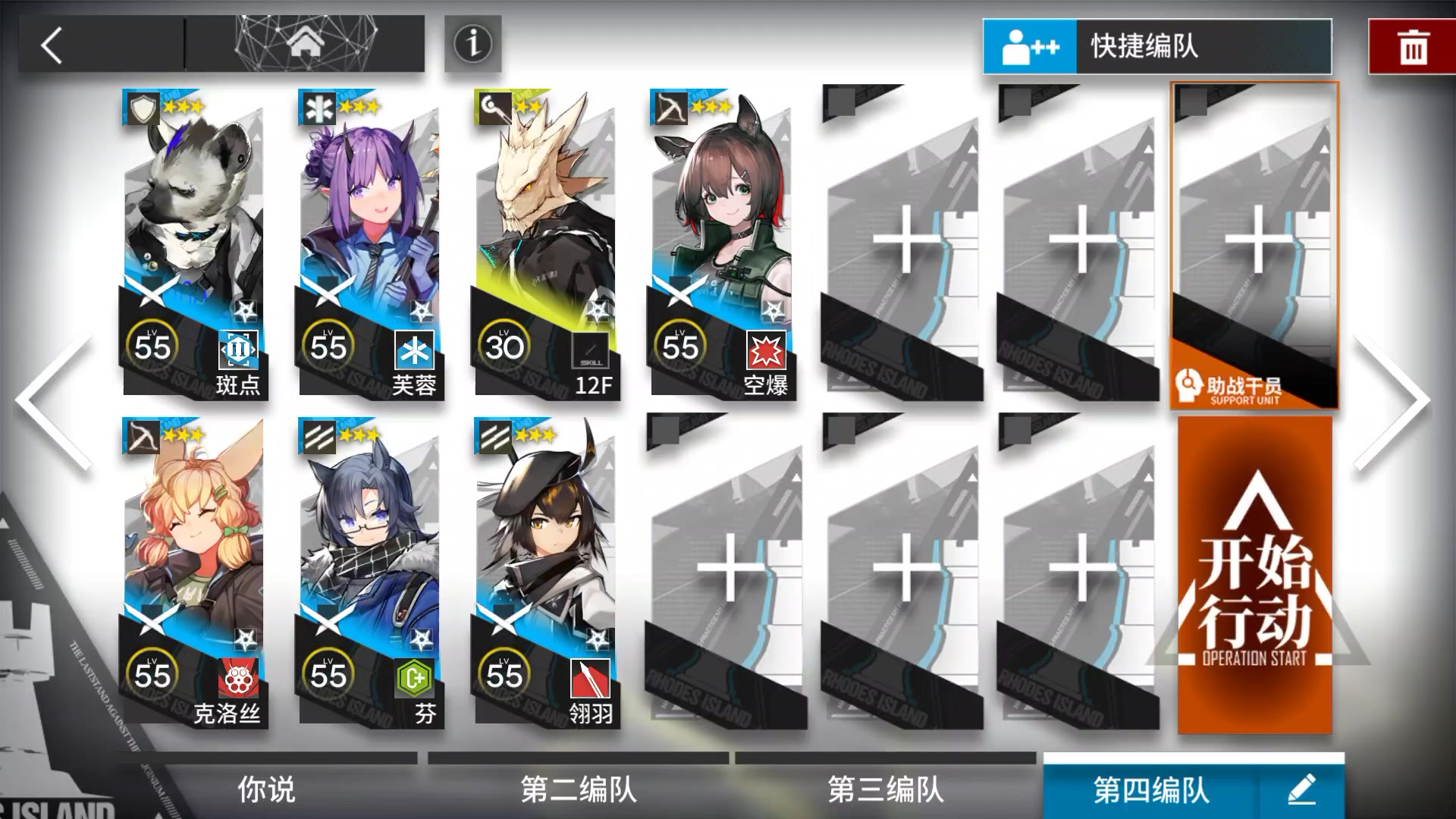Image resolution: width=1456 pixels, height=819 pixels.
Task: Click the 快捷编队 quick formation button
Action: [1160, 45]
